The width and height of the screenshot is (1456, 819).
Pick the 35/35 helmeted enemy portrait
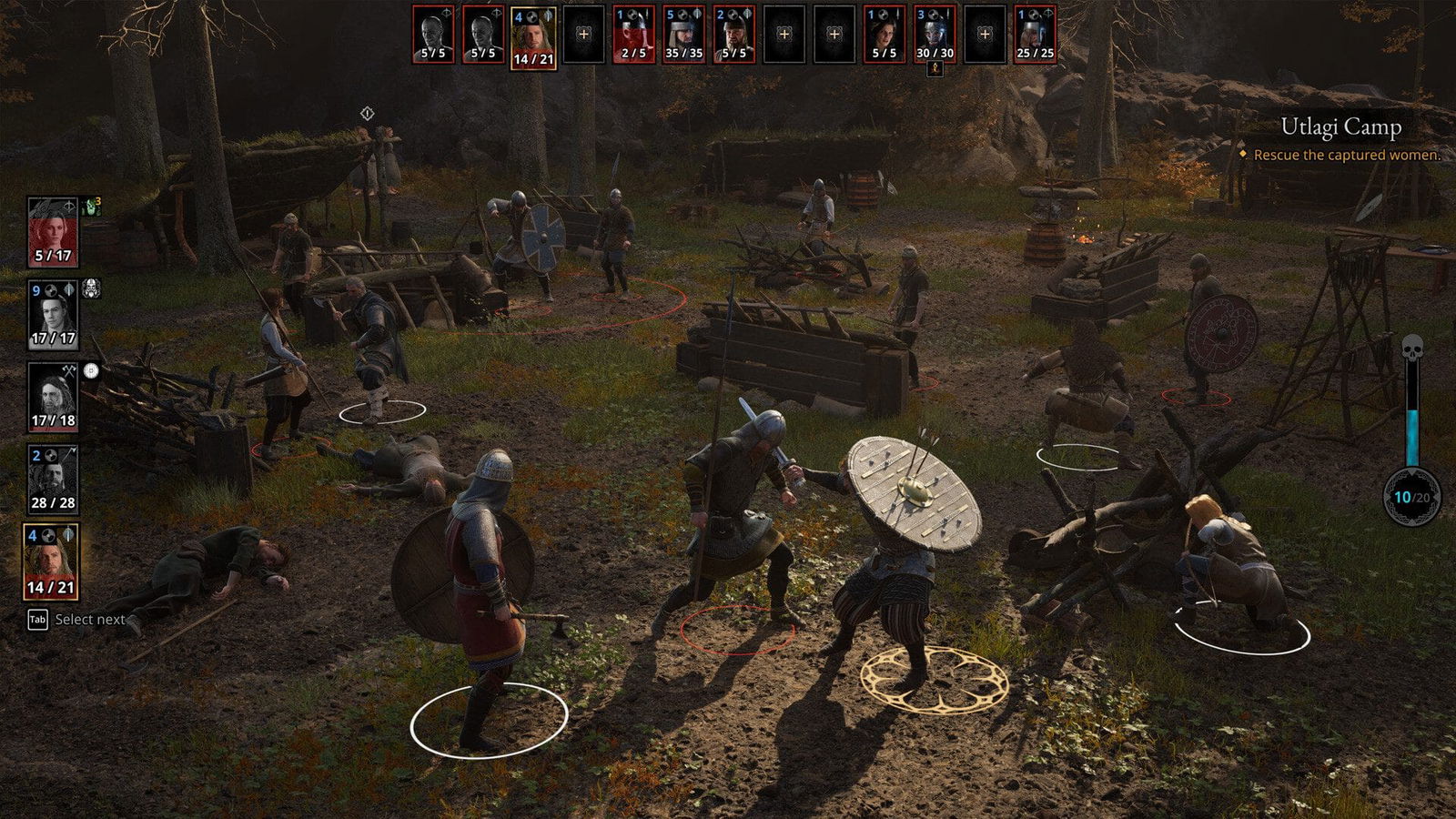coord(683,35)
